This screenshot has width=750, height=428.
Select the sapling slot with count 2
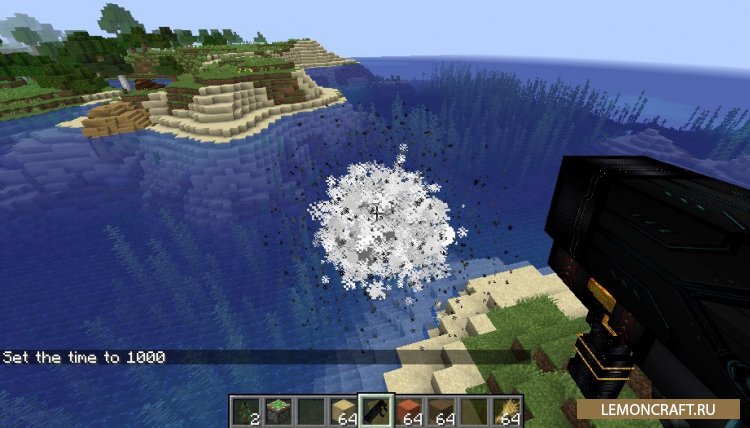click(246, 411)
